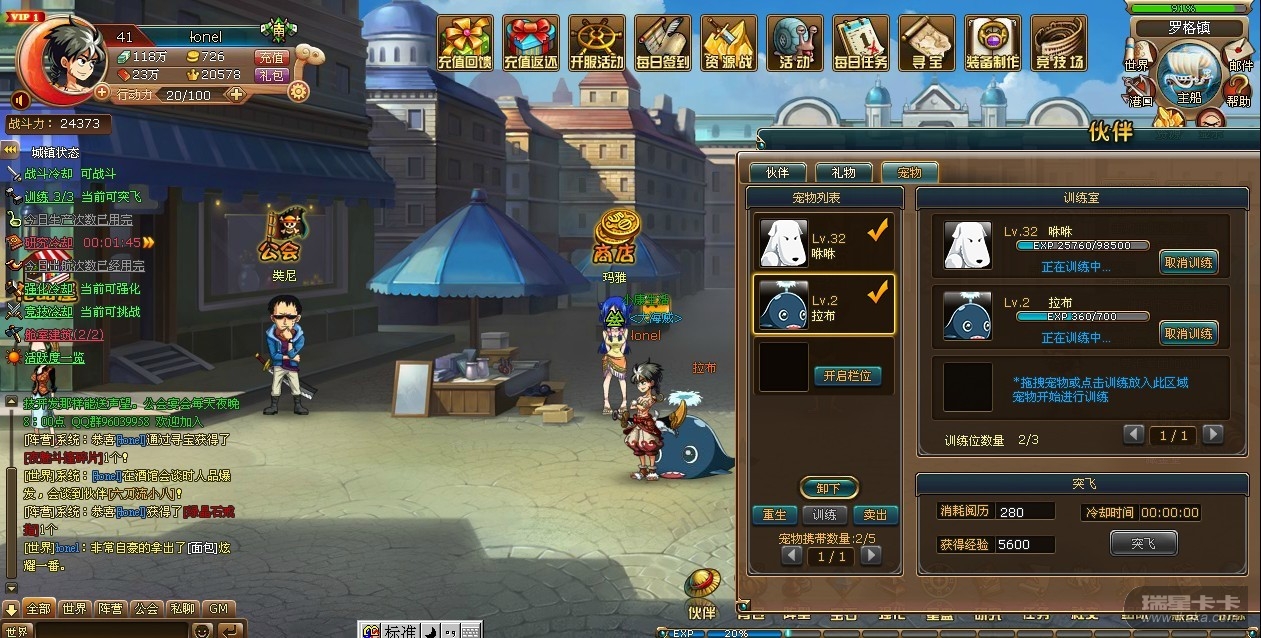
Task: Open the 礼包 gift pack button
Action: (x=271, y=75)
